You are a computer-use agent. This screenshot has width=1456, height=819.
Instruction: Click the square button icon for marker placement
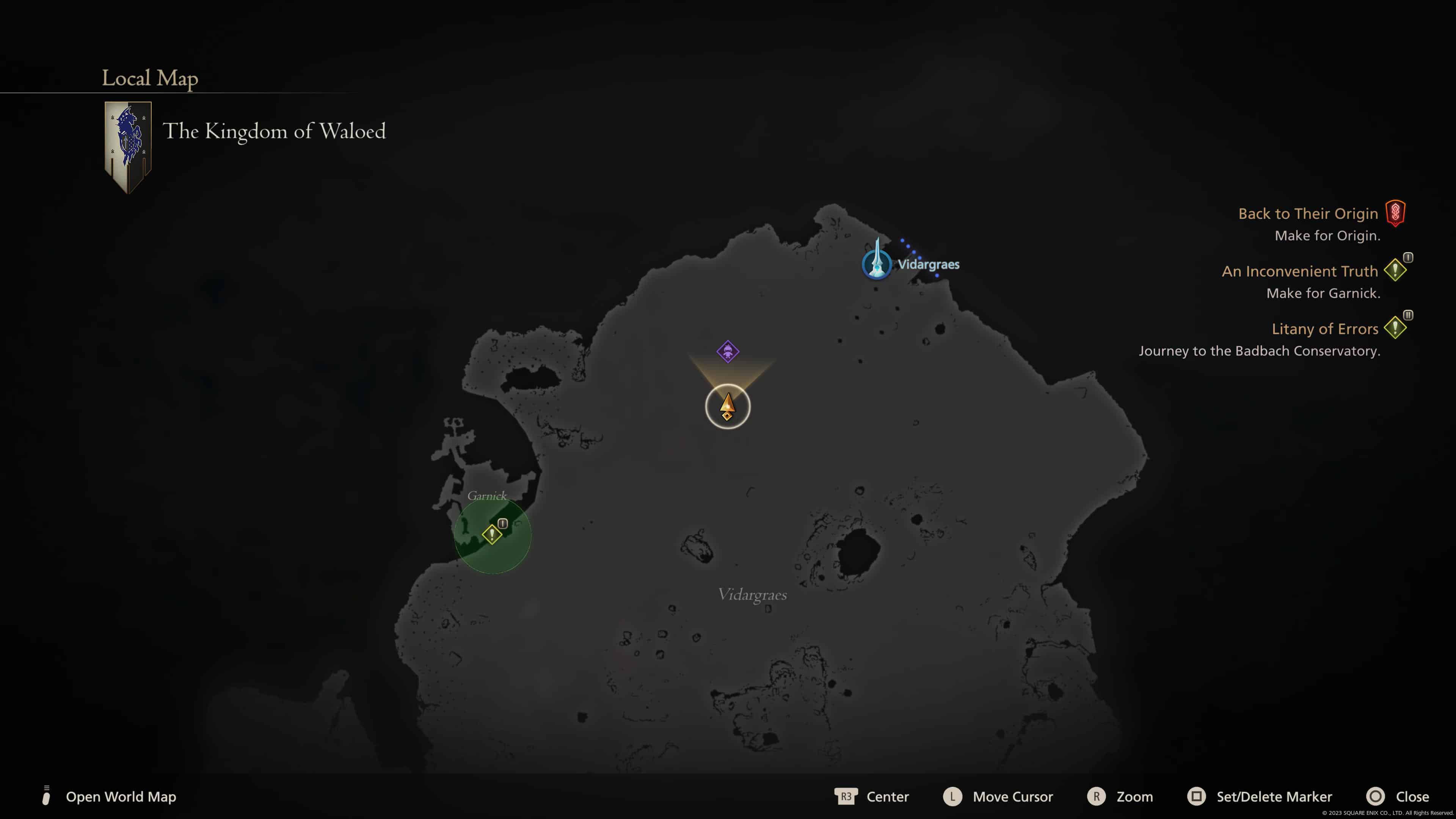[x=1198, y=796]
